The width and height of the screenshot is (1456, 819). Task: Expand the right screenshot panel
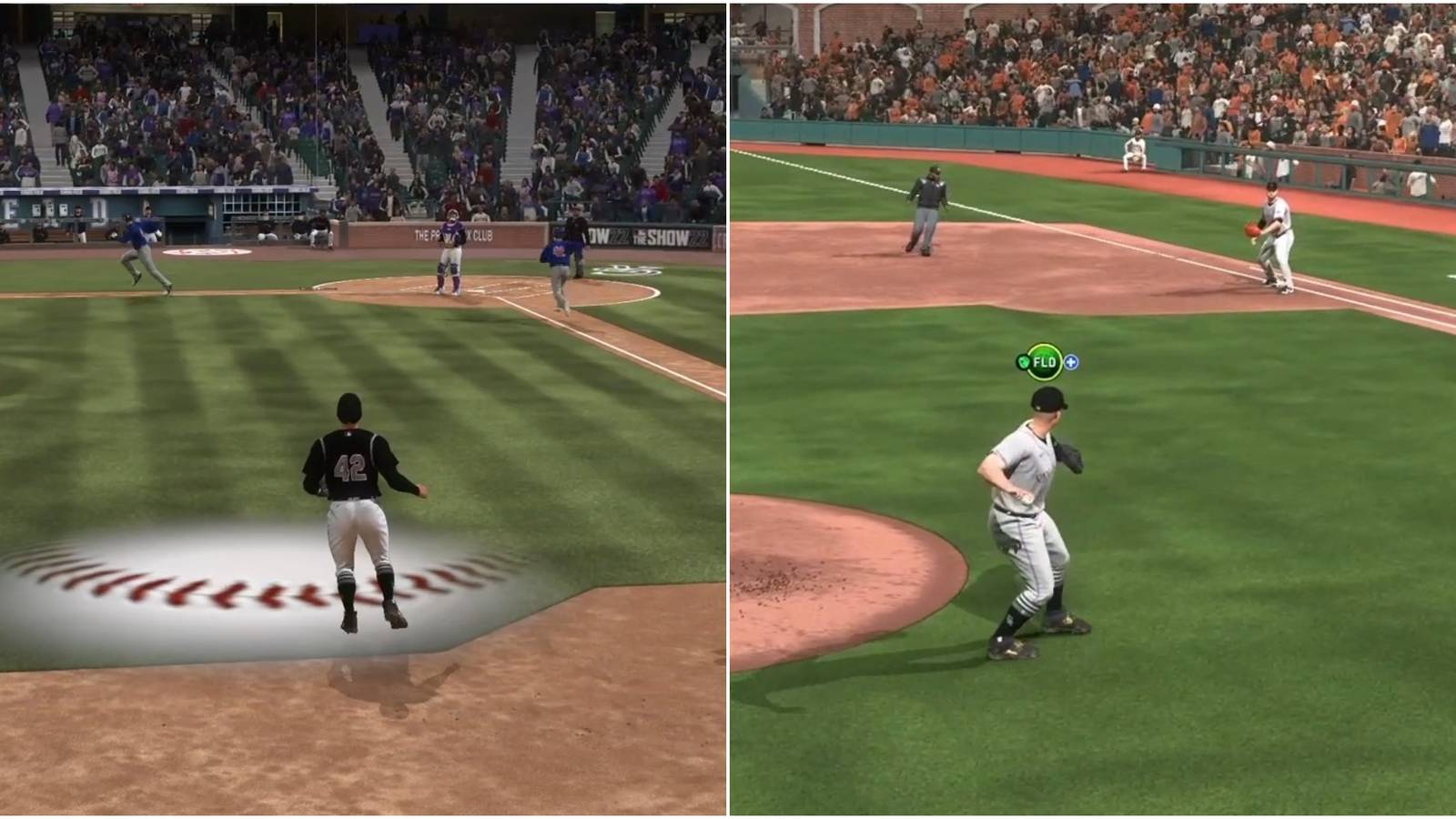pos(1092,409)
